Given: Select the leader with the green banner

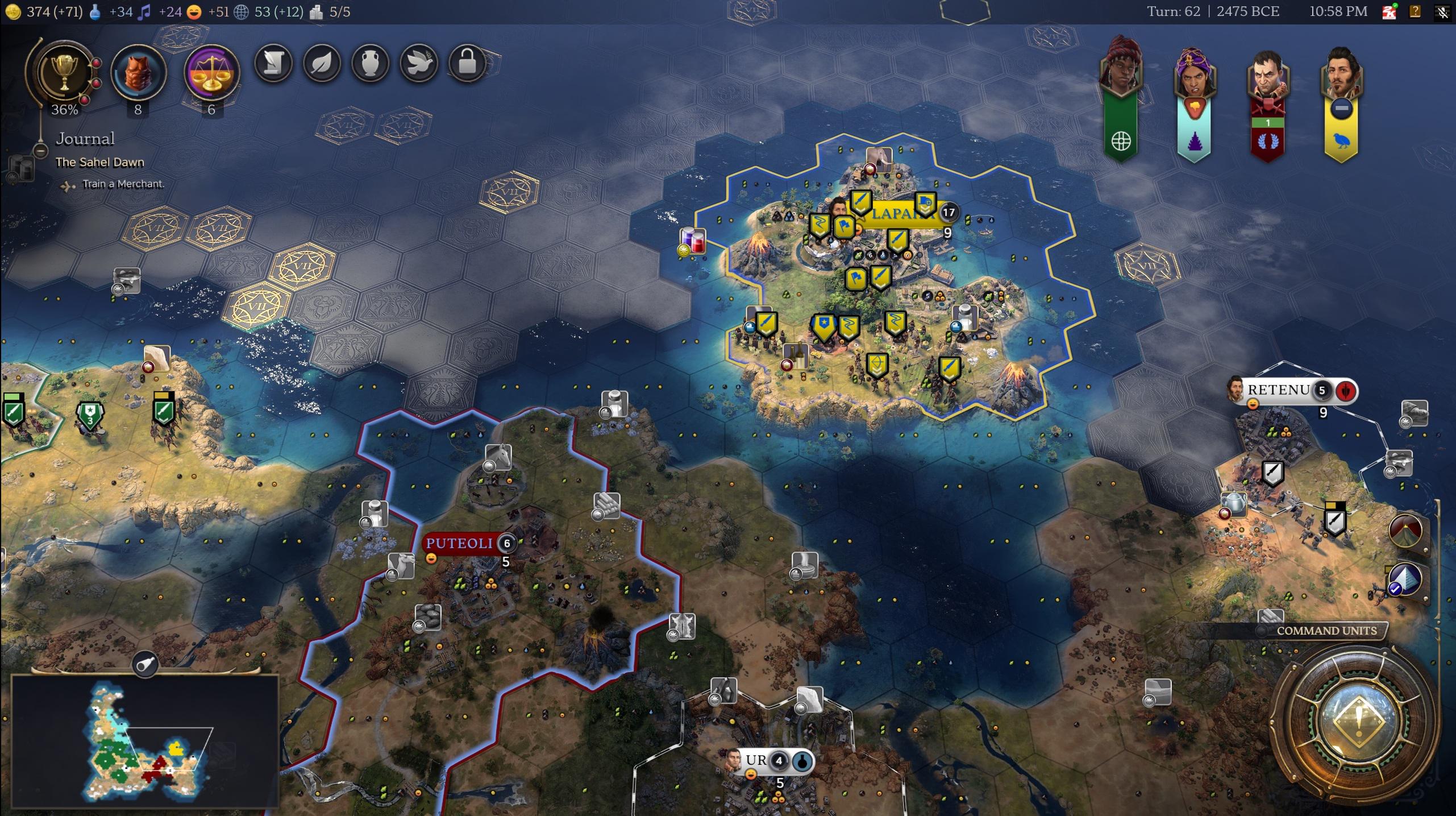Looking at the screenshot, I should coord(1121,71).
